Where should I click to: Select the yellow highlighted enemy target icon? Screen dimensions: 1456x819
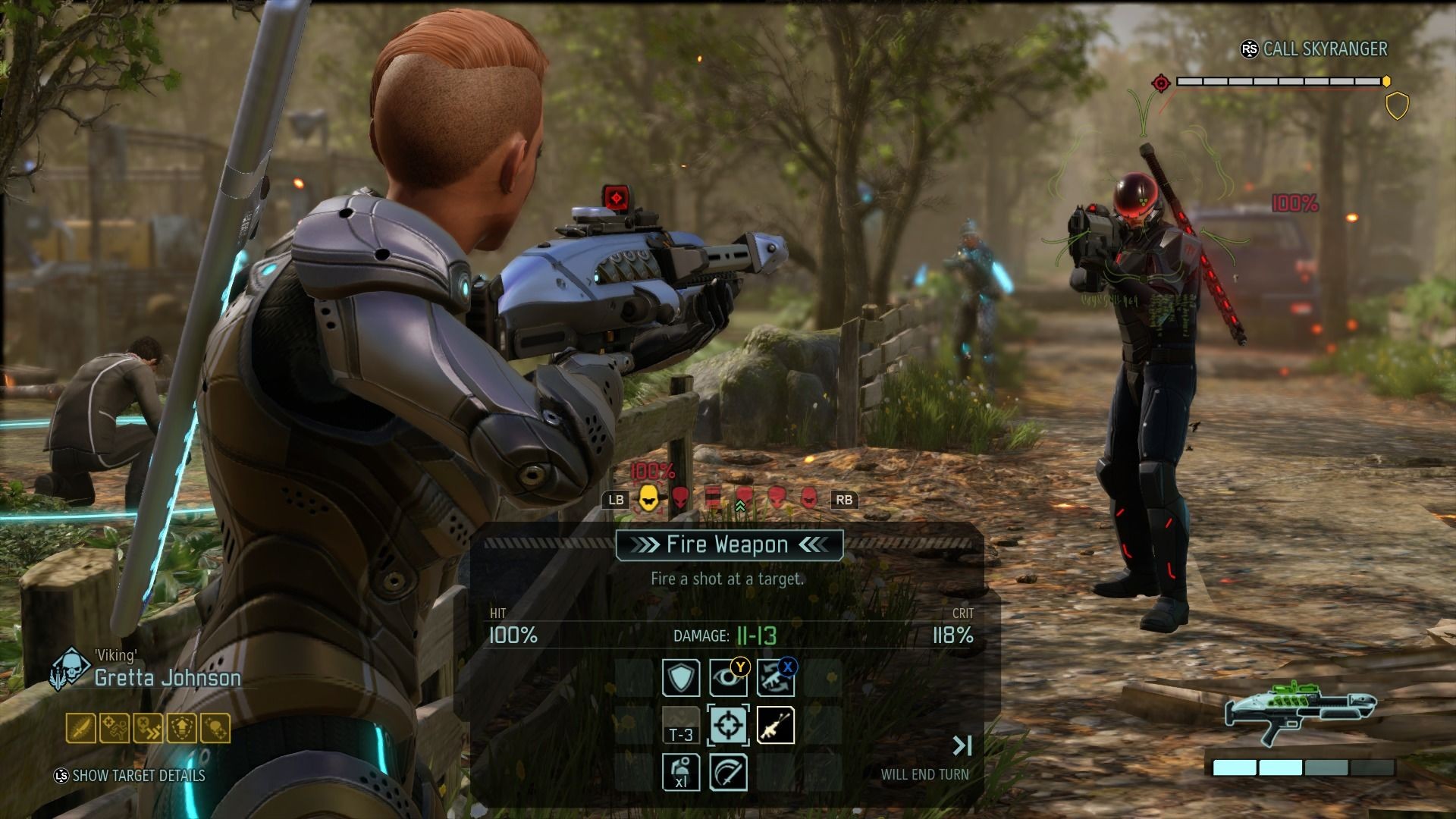pos(648,498)
